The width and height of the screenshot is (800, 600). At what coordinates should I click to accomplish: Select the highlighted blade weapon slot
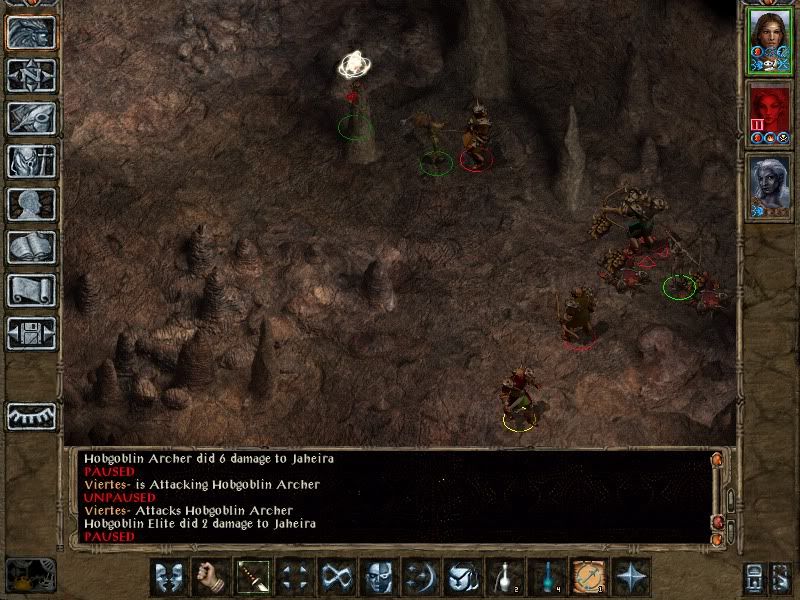[x=253, y=577]
